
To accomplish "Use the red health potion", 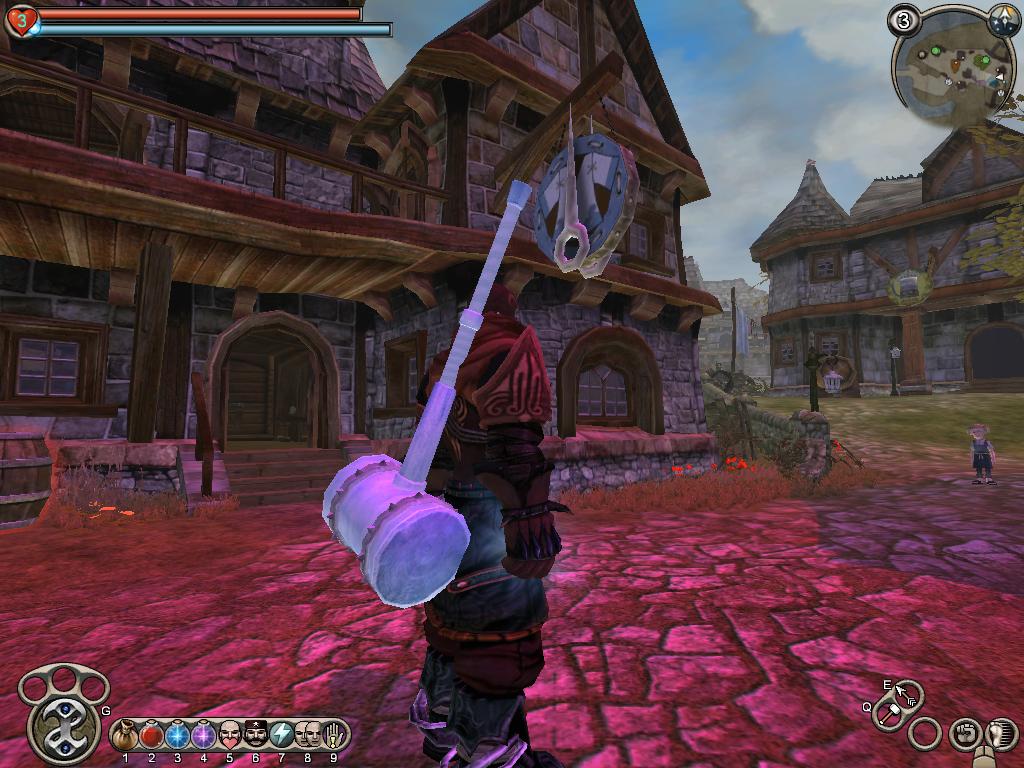I will tap(151, 736).
